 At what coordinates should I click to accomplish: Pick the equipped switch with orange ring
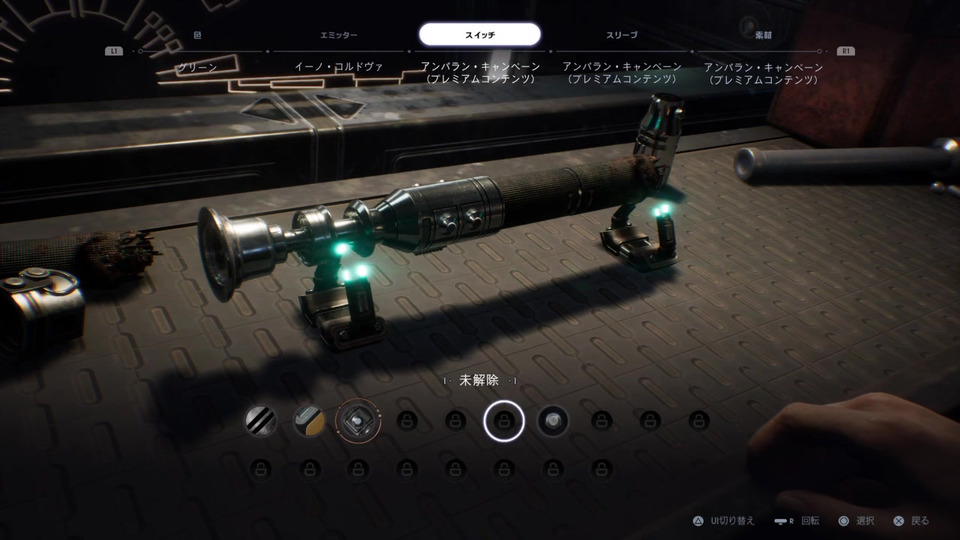[357, 421]
